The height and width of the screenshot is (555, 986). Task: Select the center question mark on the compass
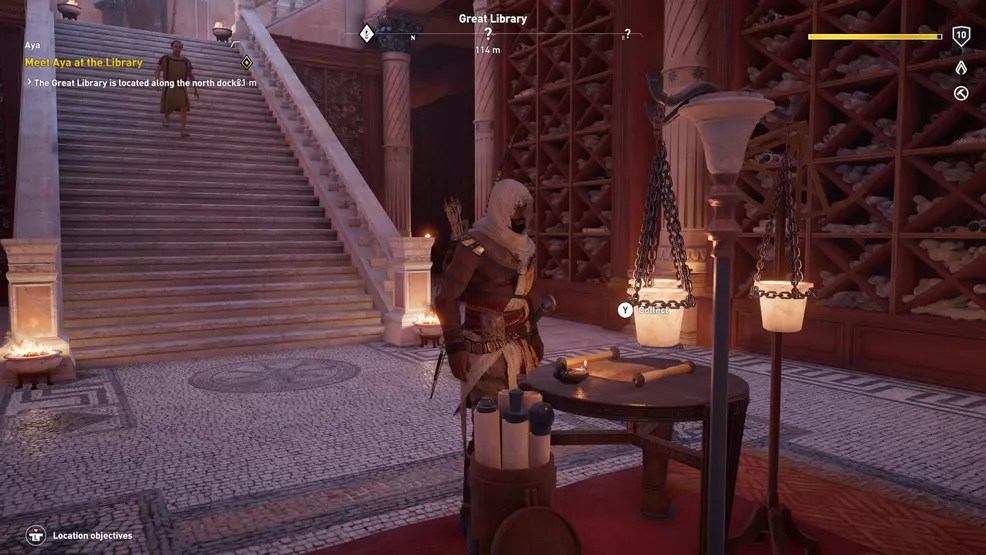(x=488, y=34)
